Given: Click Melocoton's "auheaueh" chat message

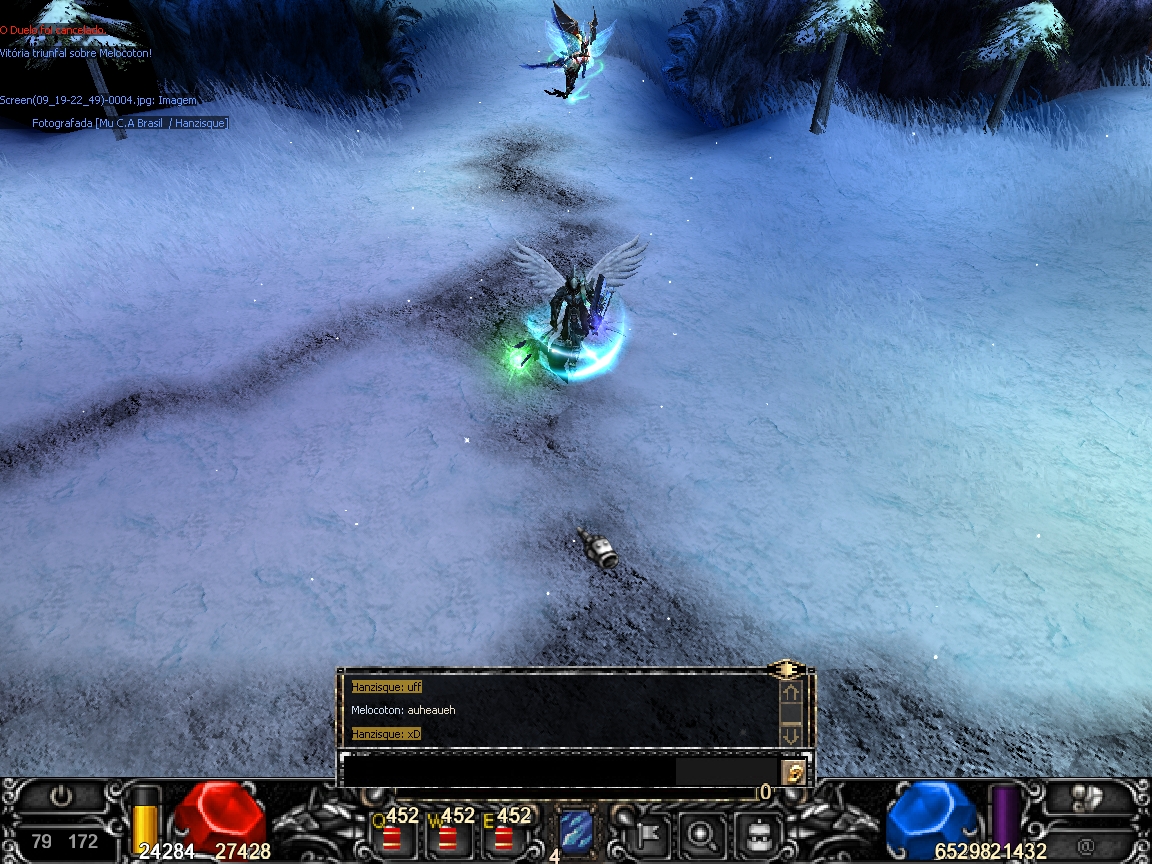Looking at the screenshot, I should (403, 710).
